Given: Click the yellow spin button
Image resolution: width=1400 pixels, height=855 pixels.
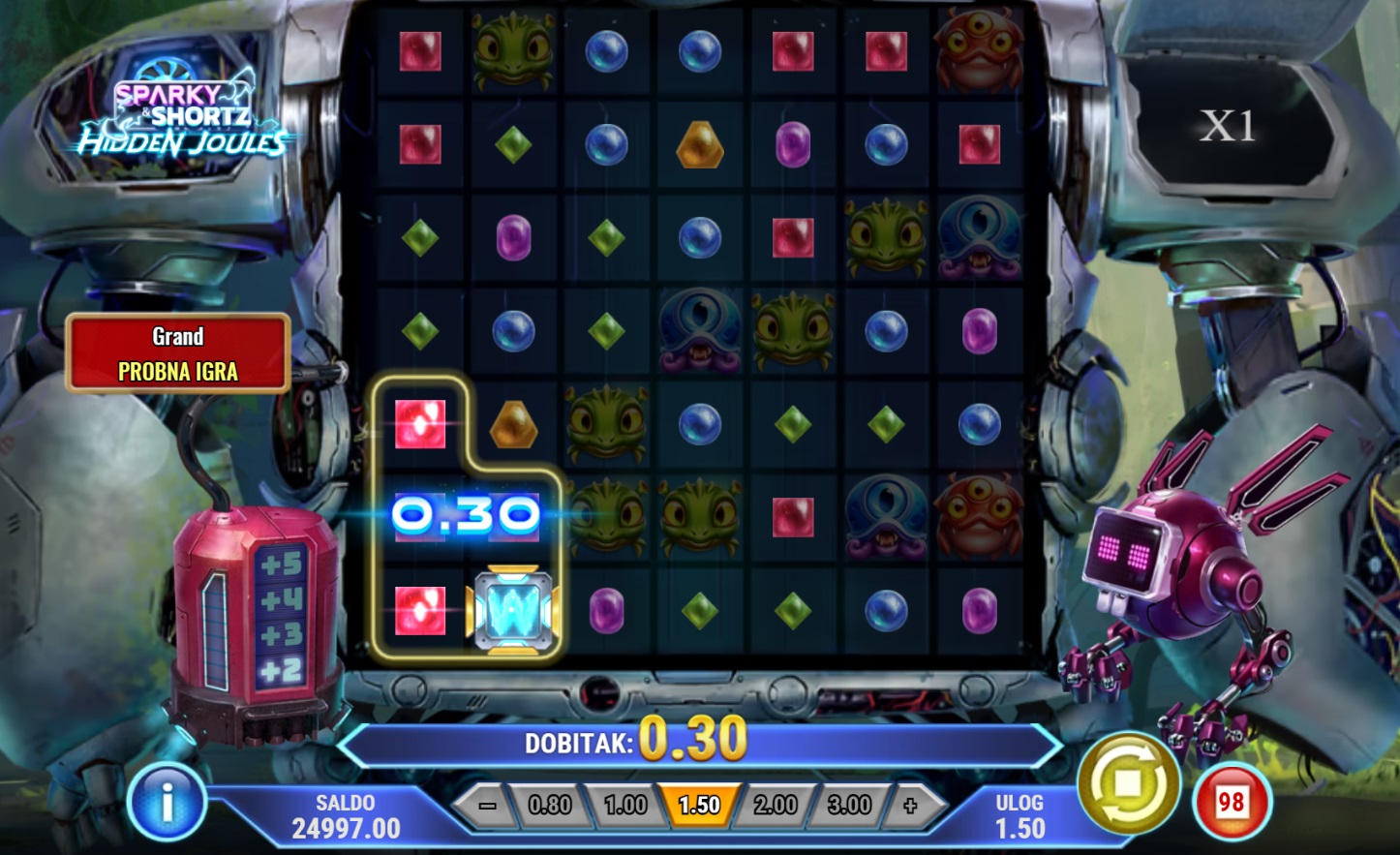Looking at the screenshot, I should (1128, 782).
